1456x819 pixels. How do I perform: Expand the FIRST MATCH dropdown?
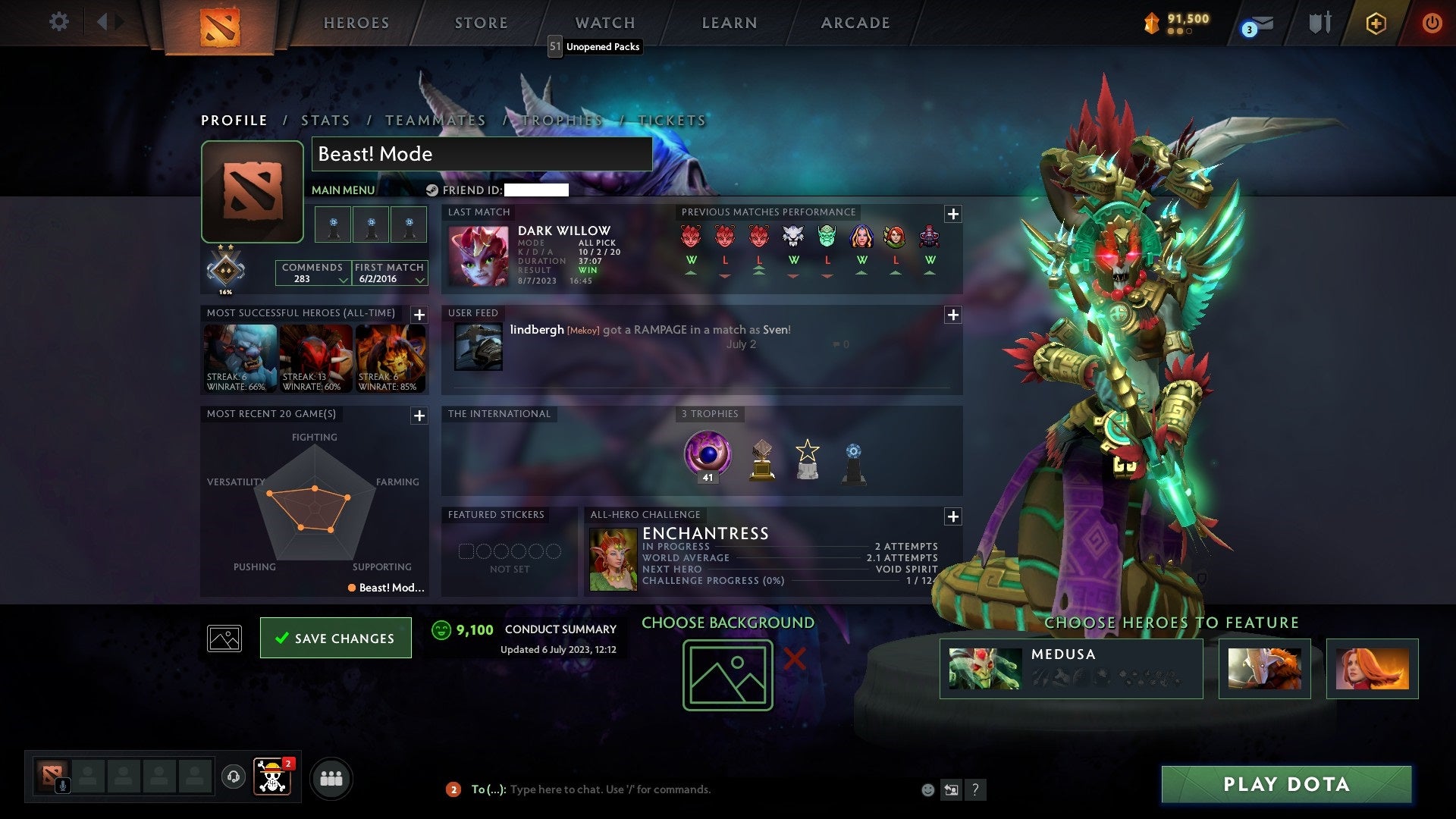[419, 280]
